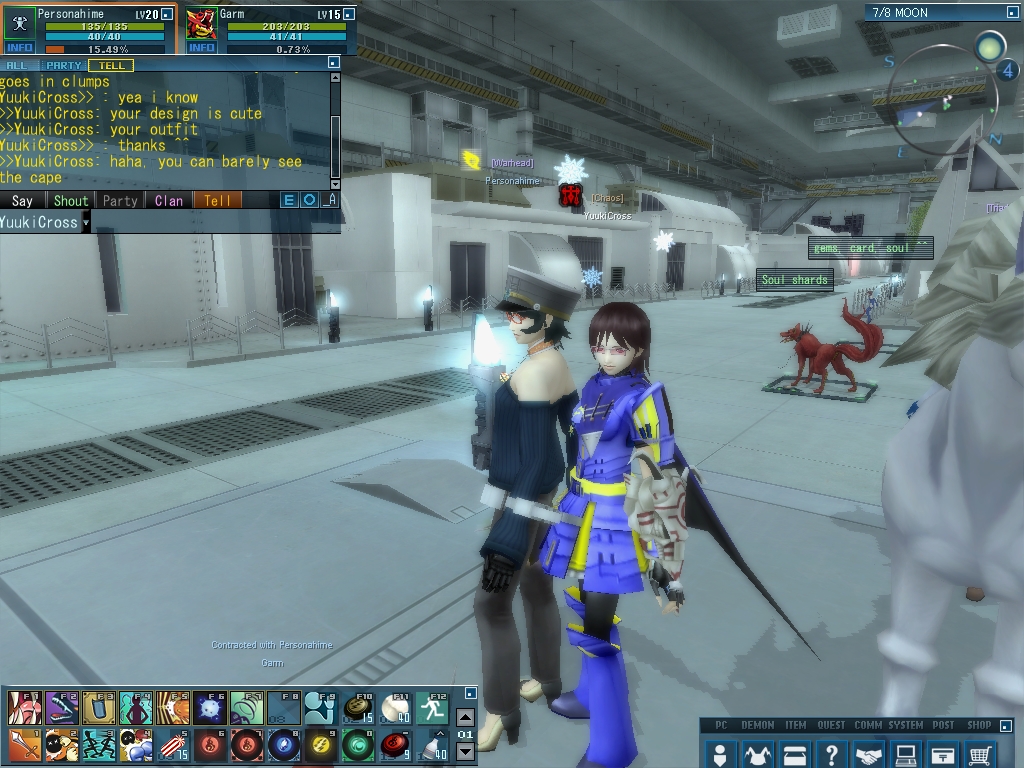The width and height of the screenshot is (1024, 768).
Task: Choose the Say chat channel
Action: [22, 201]
